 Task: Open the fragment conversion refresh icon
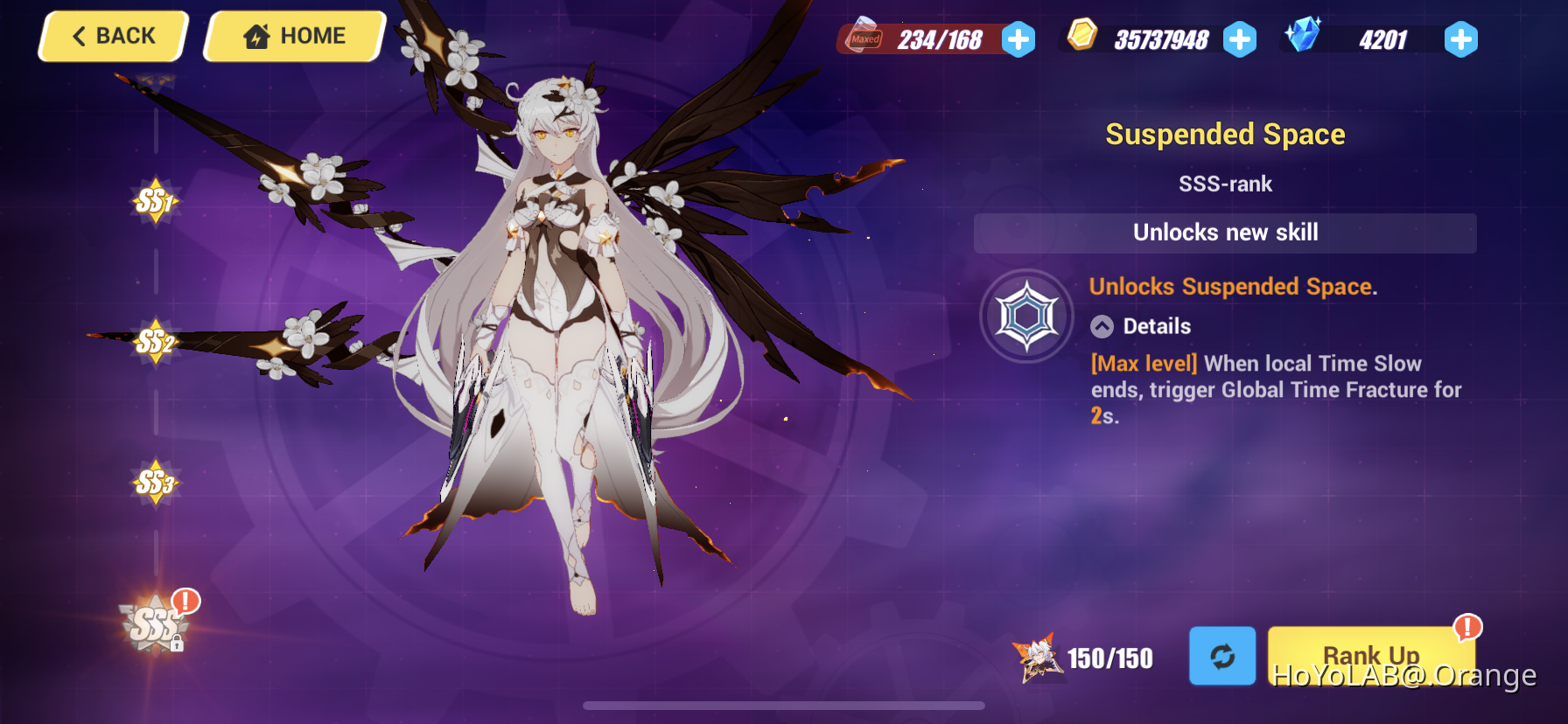pyautogui.click(x=1222, y=656)
